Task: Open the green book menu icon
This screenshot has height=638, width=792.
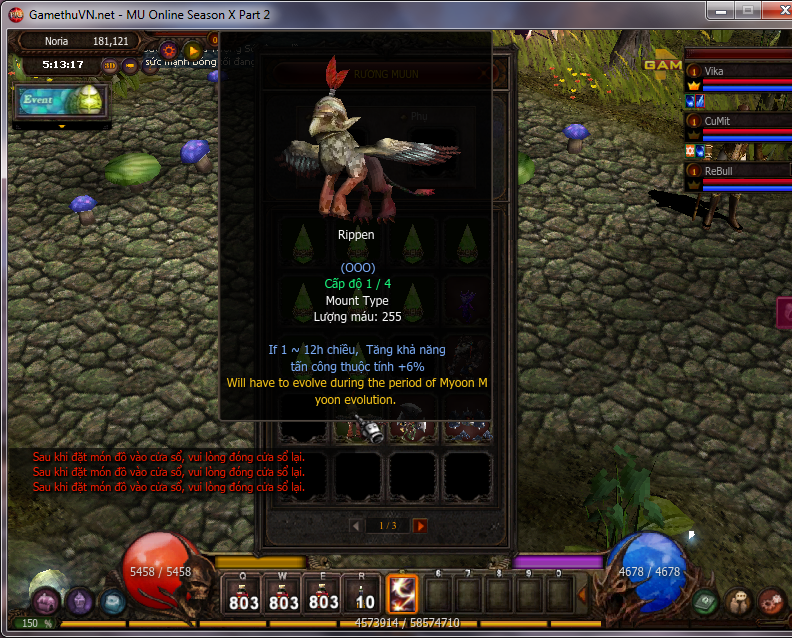Action: 708,603
